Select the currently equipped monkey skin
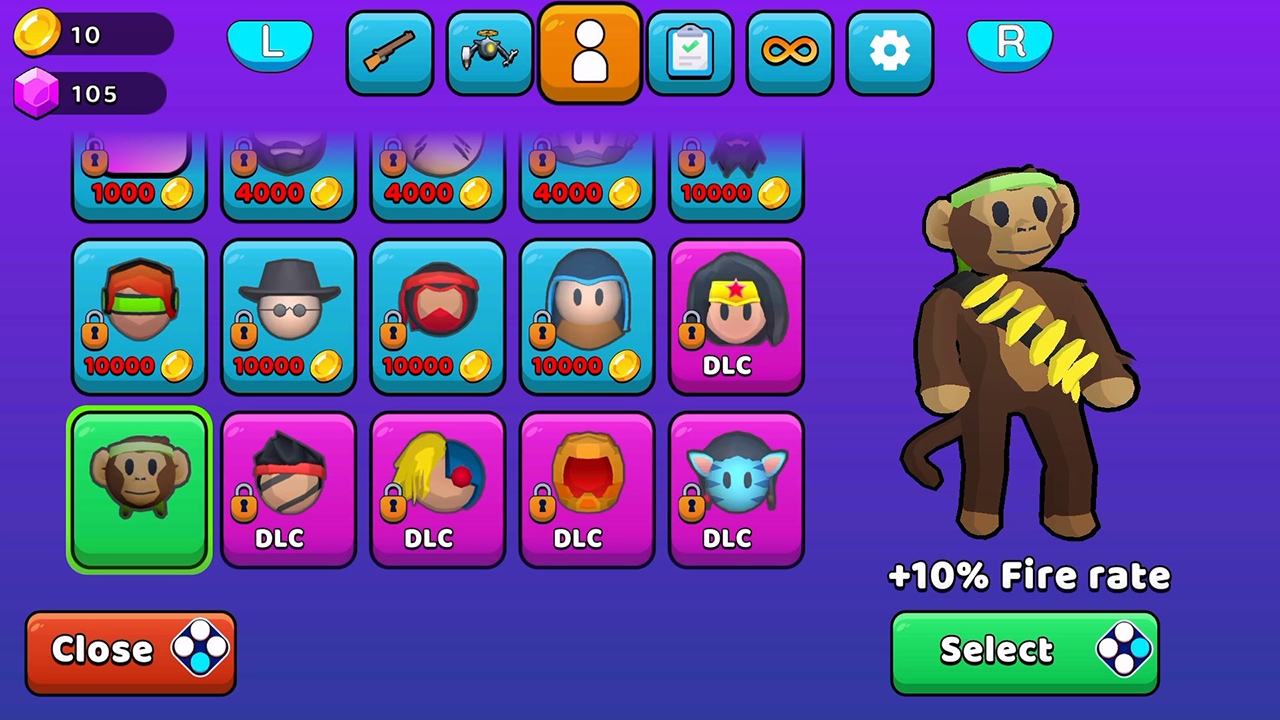The width and height of the screenshot is (1280, 720). pyautogui.click(x=139, y=489)
